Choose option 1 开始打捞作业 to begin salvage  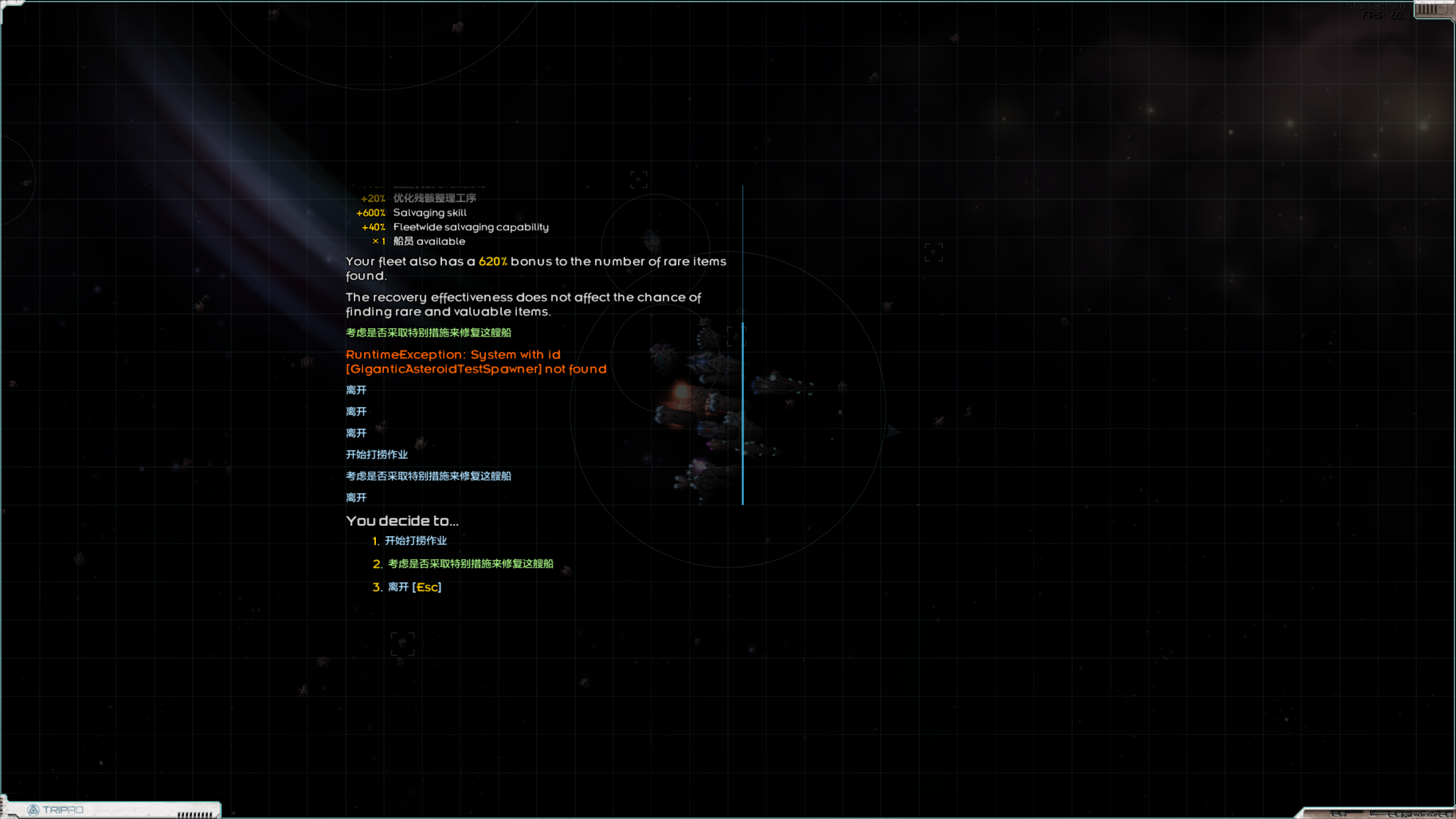pos(415,541)
